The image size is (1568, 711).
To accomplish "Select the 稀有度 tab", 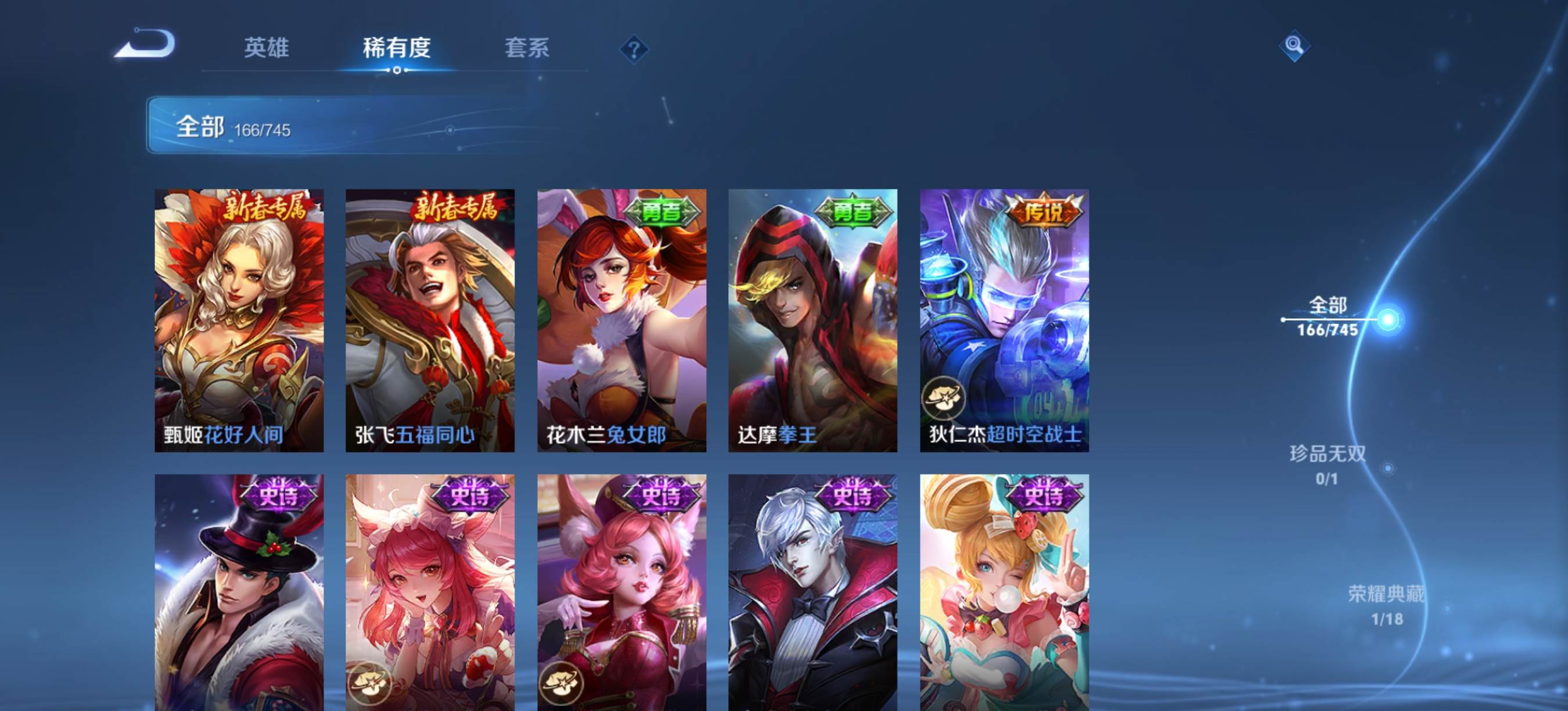I will coord(396,48).
